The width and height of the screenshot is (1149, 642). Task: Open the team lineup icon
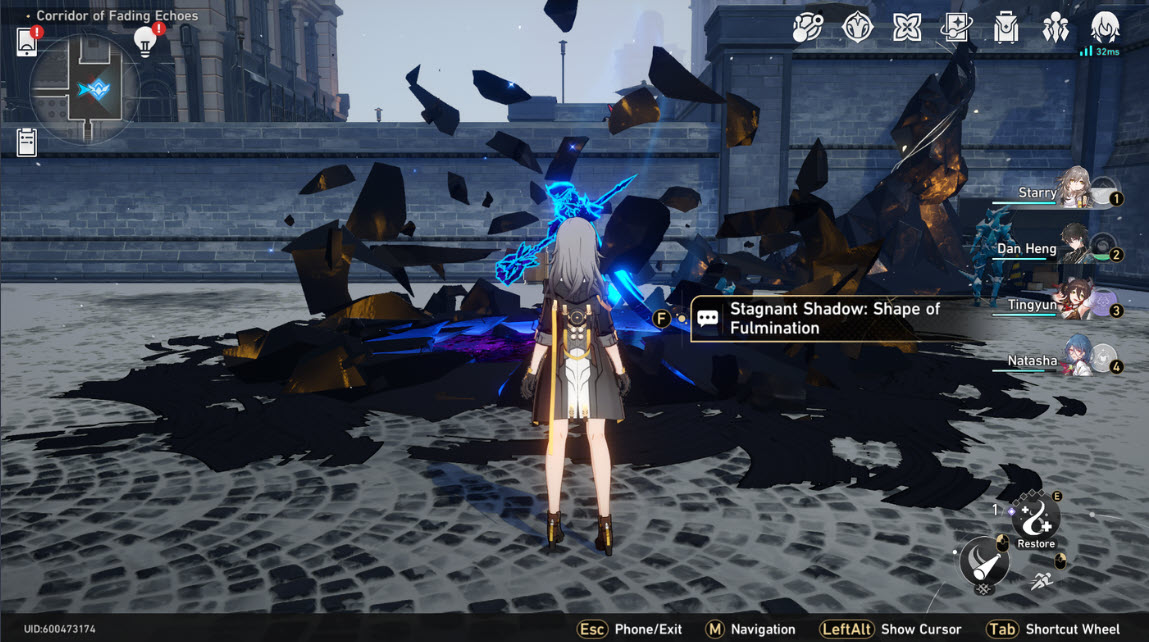pos(1055,27)
